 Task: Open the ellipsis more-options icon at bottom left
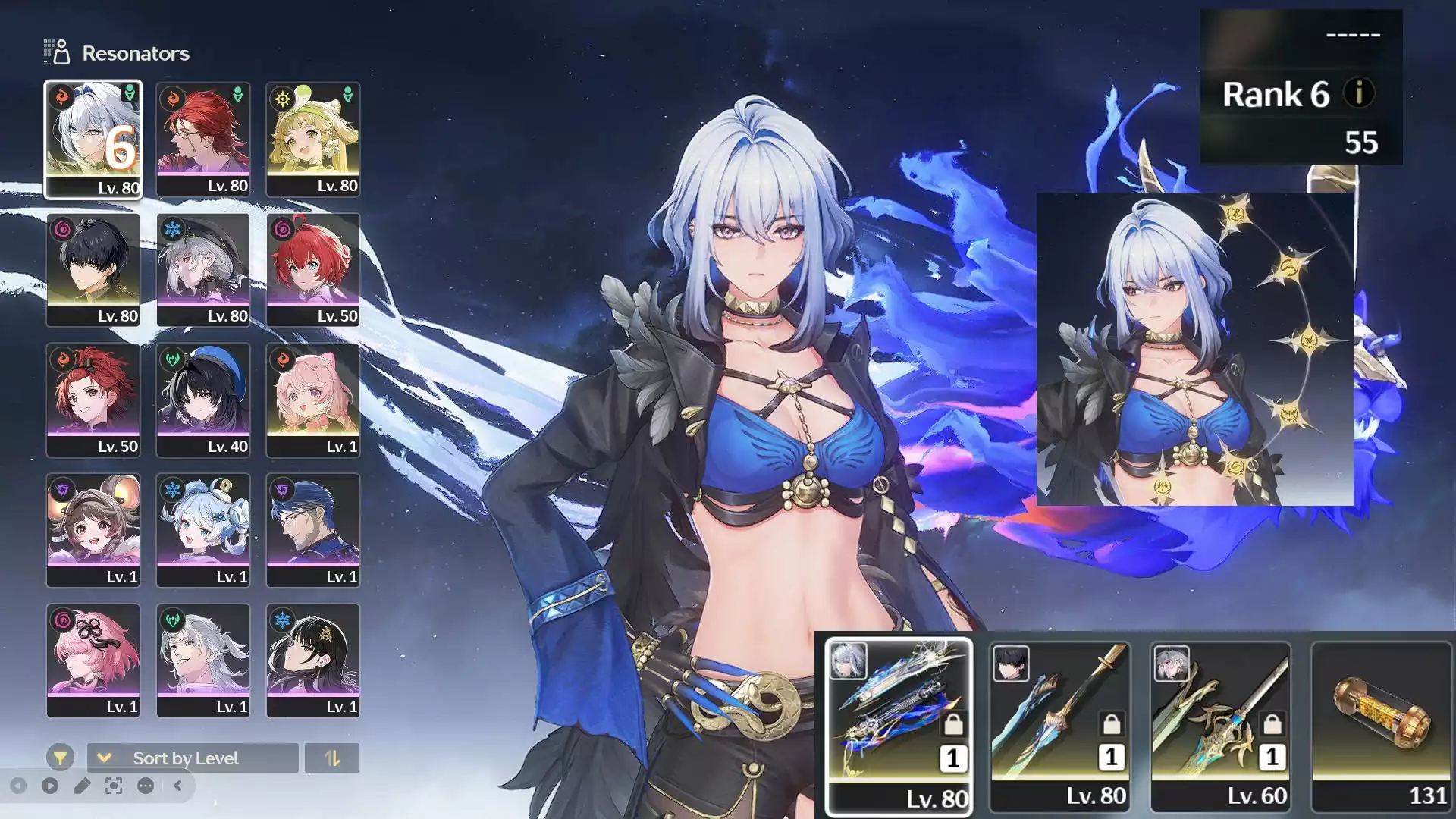pyautogui.click(x=145, y=786)
